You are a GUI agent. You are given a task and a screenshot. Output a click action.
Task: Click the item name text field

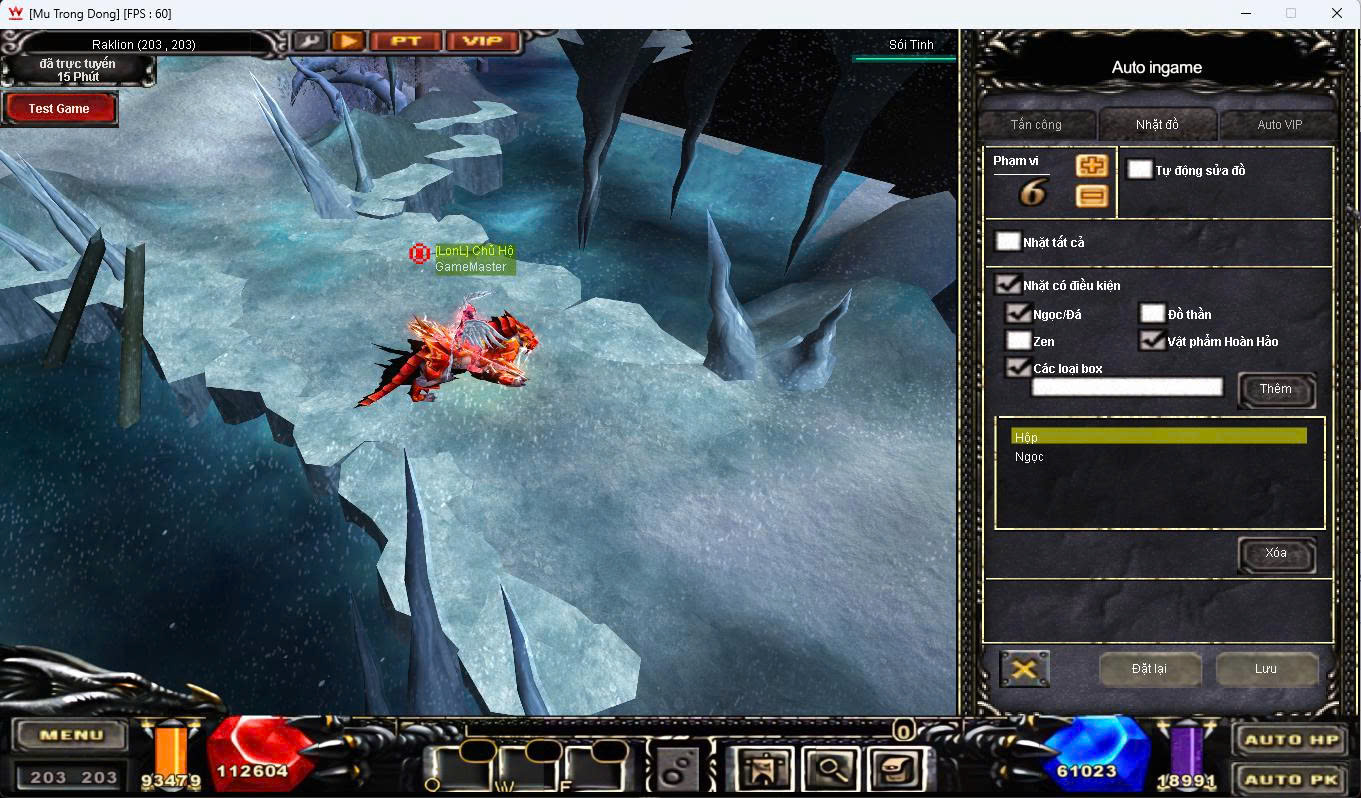pyautogui.click(x=1127, y=388)
